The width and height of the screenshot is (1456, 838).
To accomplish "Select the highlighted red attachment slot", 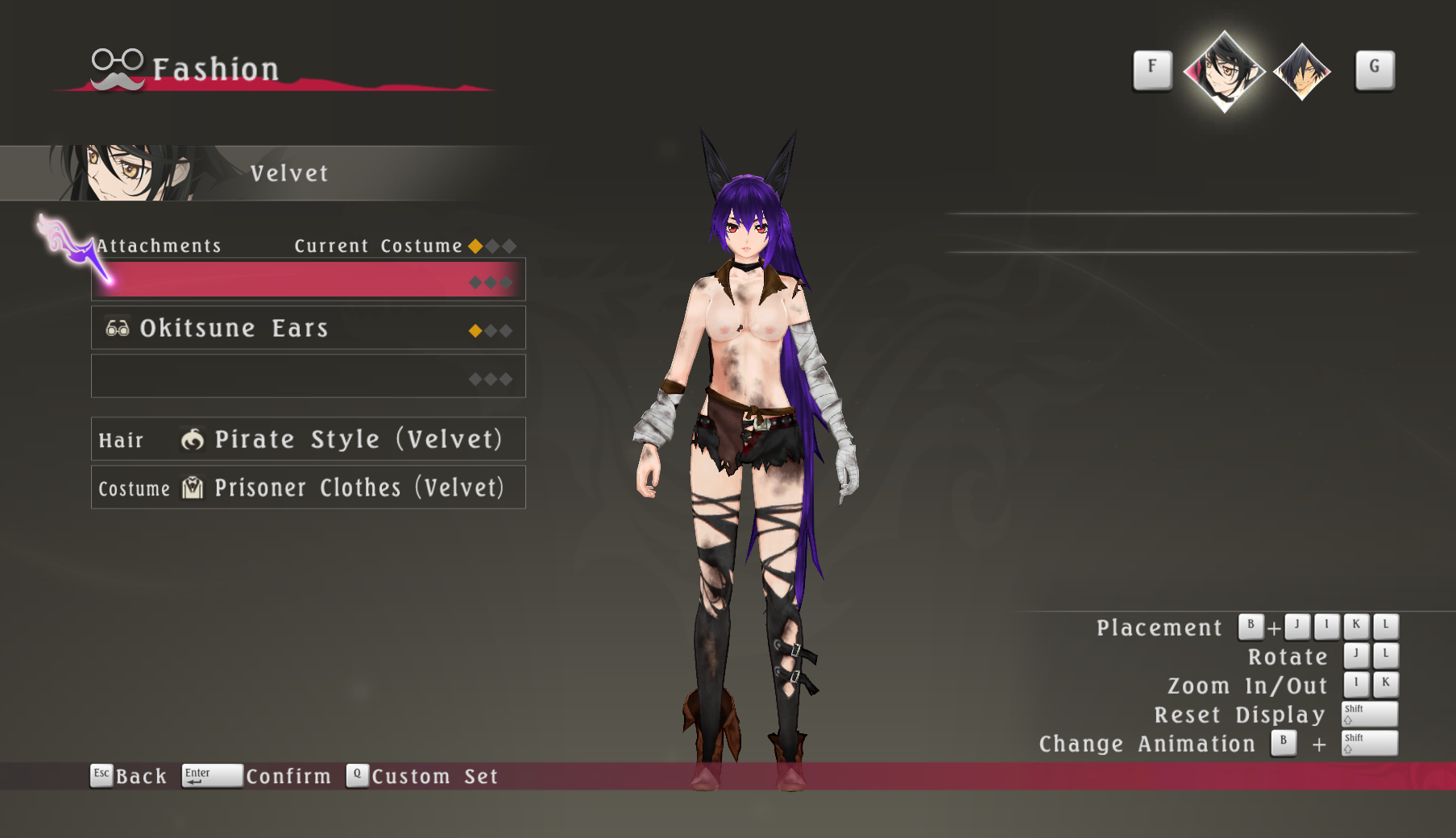I will coord(308,280).
